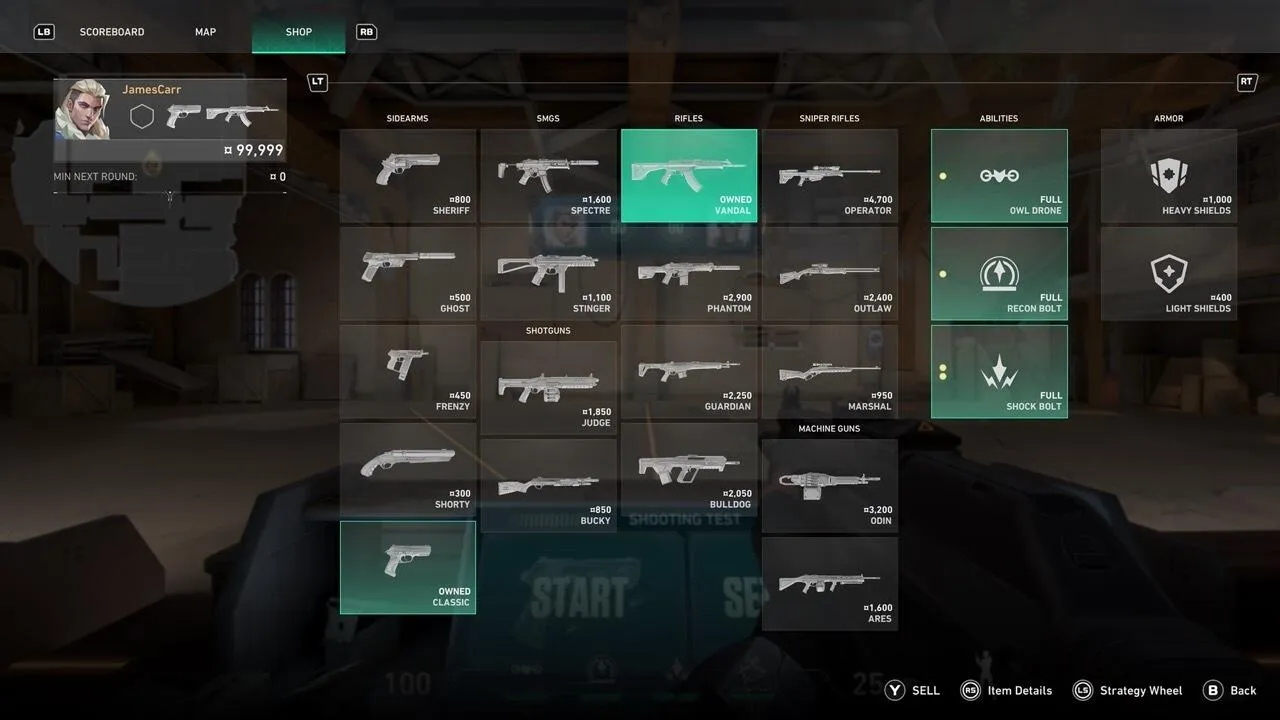Purchase the Judge shotgun
The height and width of the screenshot is (720, 1280).
tap(548, 388)
